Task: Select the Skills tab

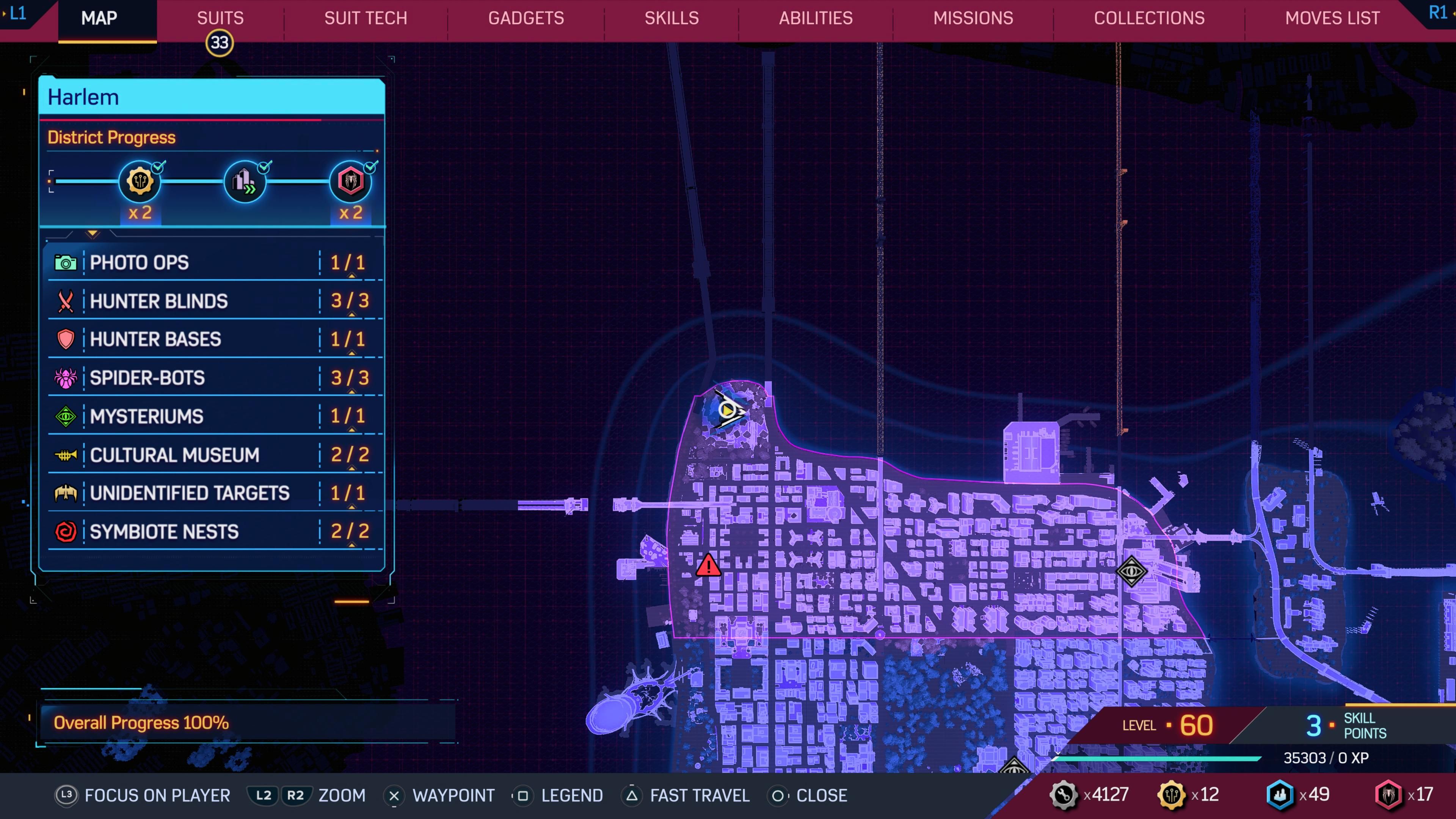Action: [672, 18]
